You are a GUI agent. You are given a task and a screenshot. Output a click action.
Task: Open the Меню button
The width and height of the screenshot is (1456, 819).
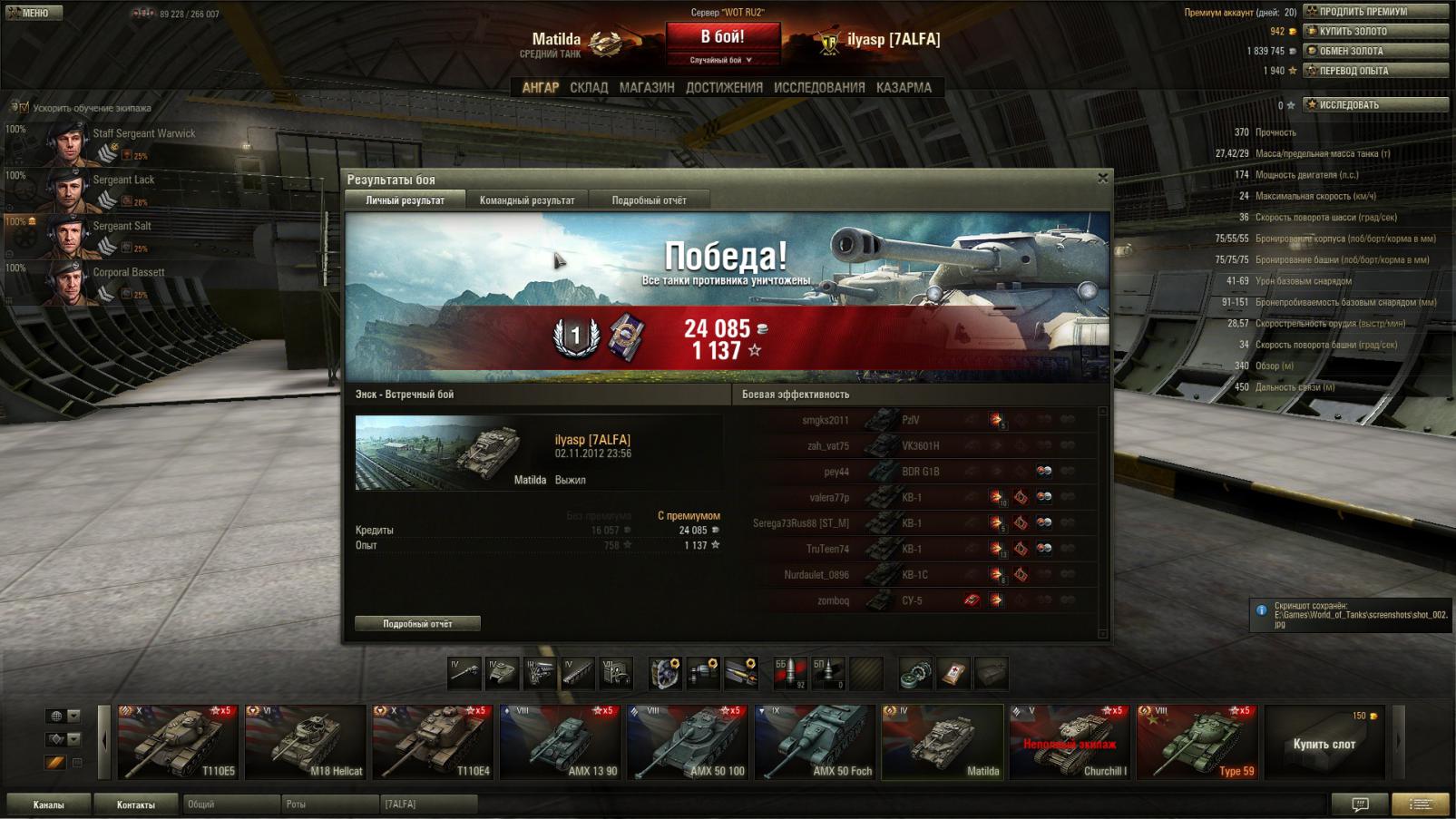pyautogui.click(x=34, y=13)
